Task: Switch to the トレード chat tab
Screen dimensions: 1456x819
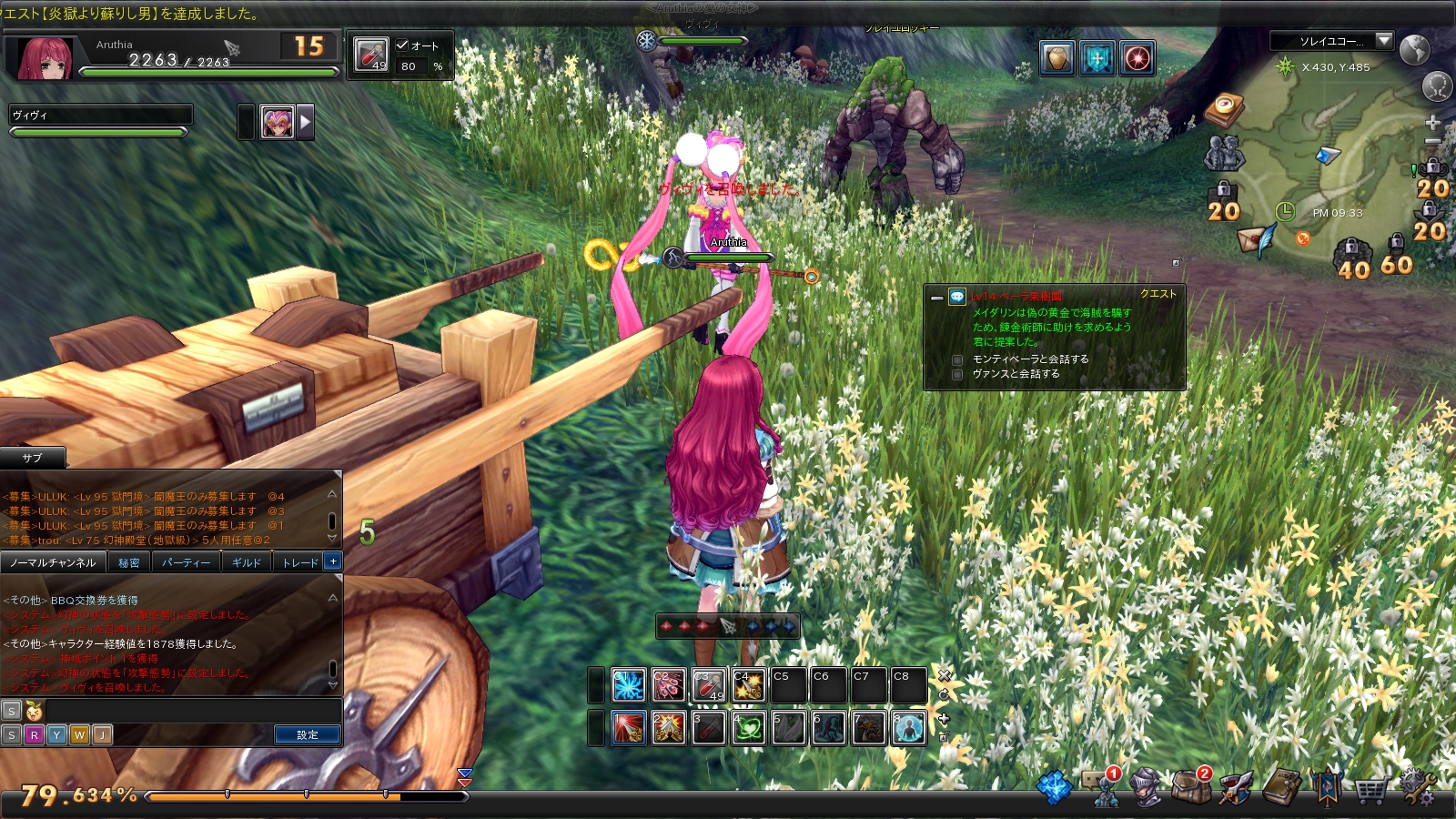Action: tap(298, 562)
